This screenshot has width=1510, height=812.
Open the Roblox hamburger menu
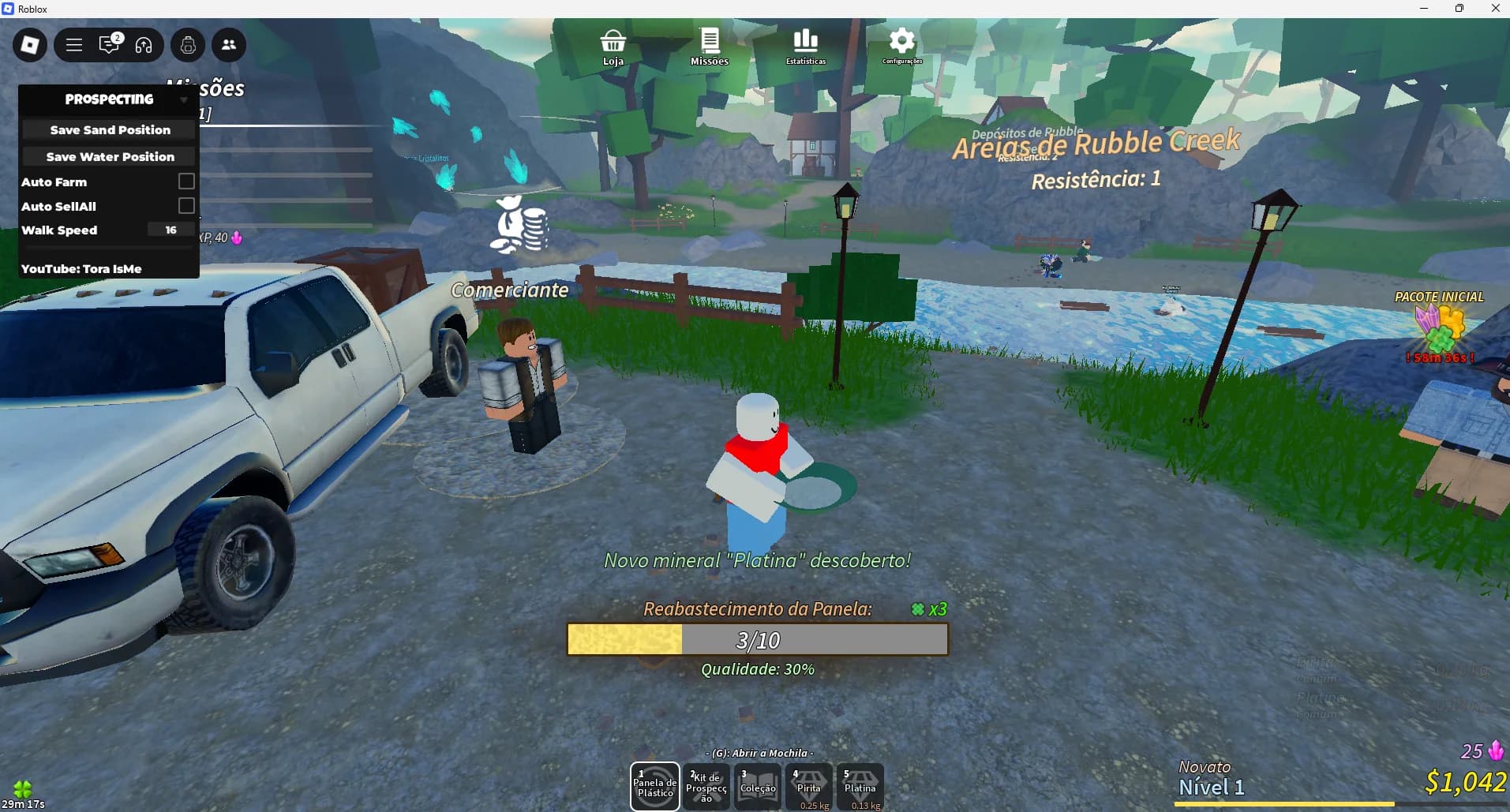[73, 45]
